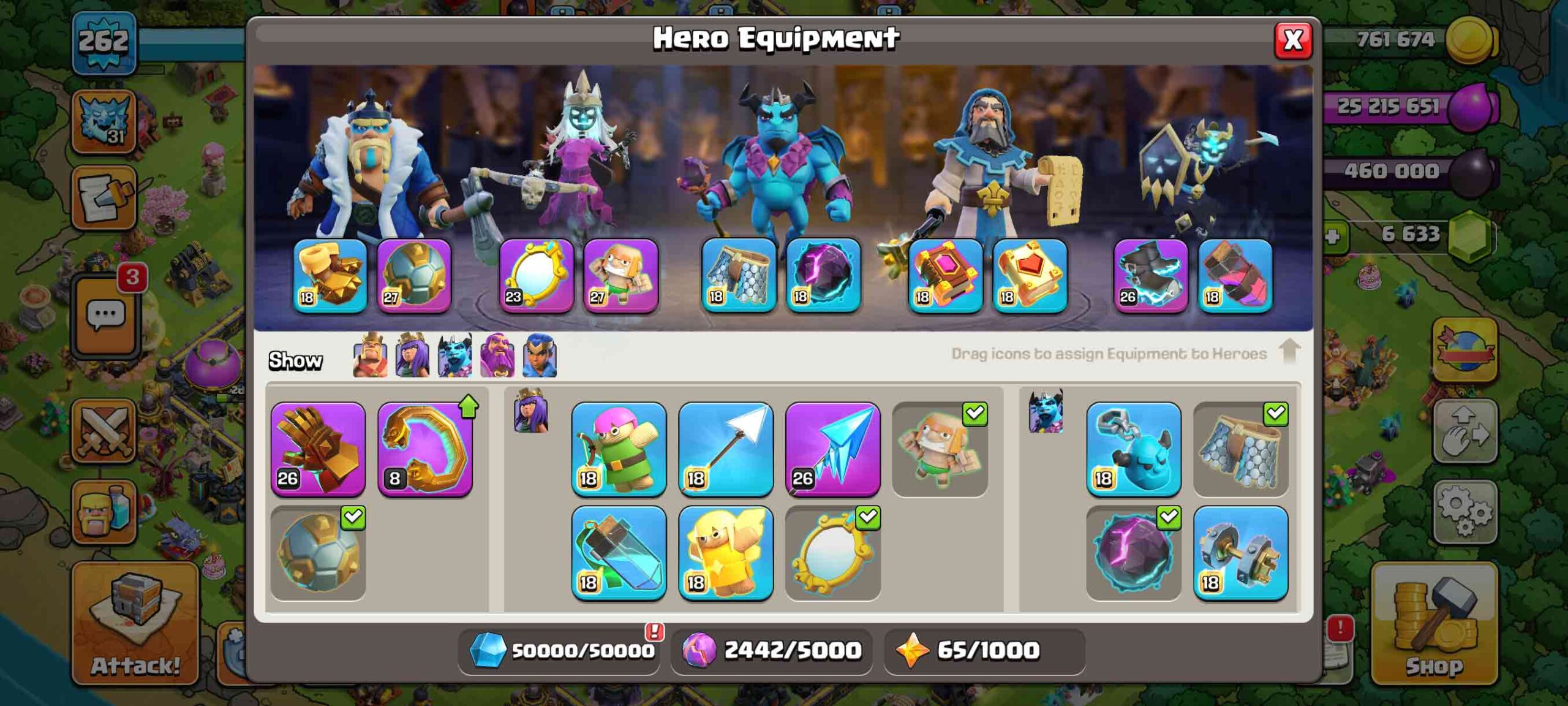Toggle the Barbarian King filter in Show row

click(370, 355)
